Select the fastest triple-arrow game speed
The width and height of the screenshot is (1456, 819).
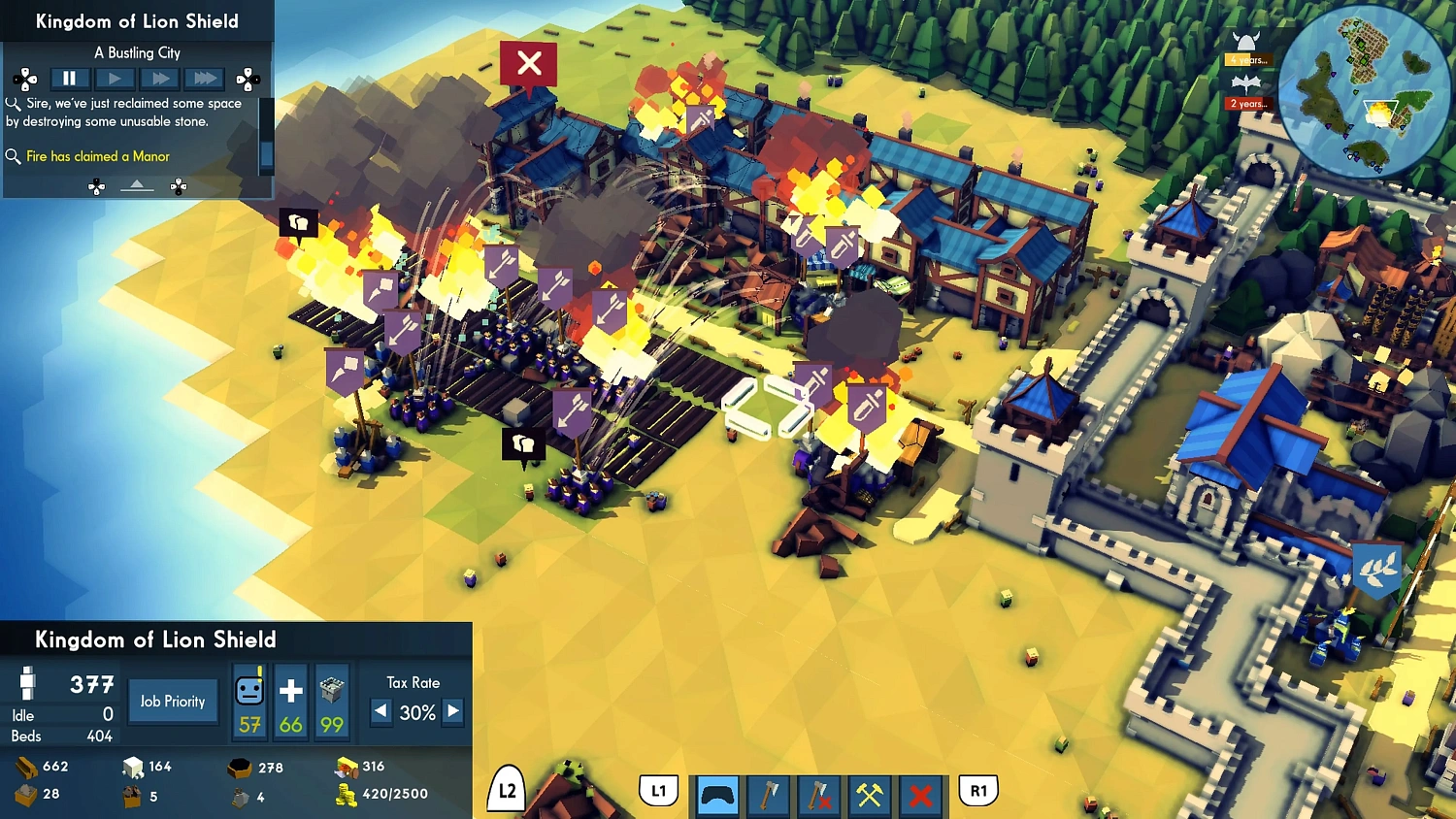pyautogui.click(x=204, y=79)
